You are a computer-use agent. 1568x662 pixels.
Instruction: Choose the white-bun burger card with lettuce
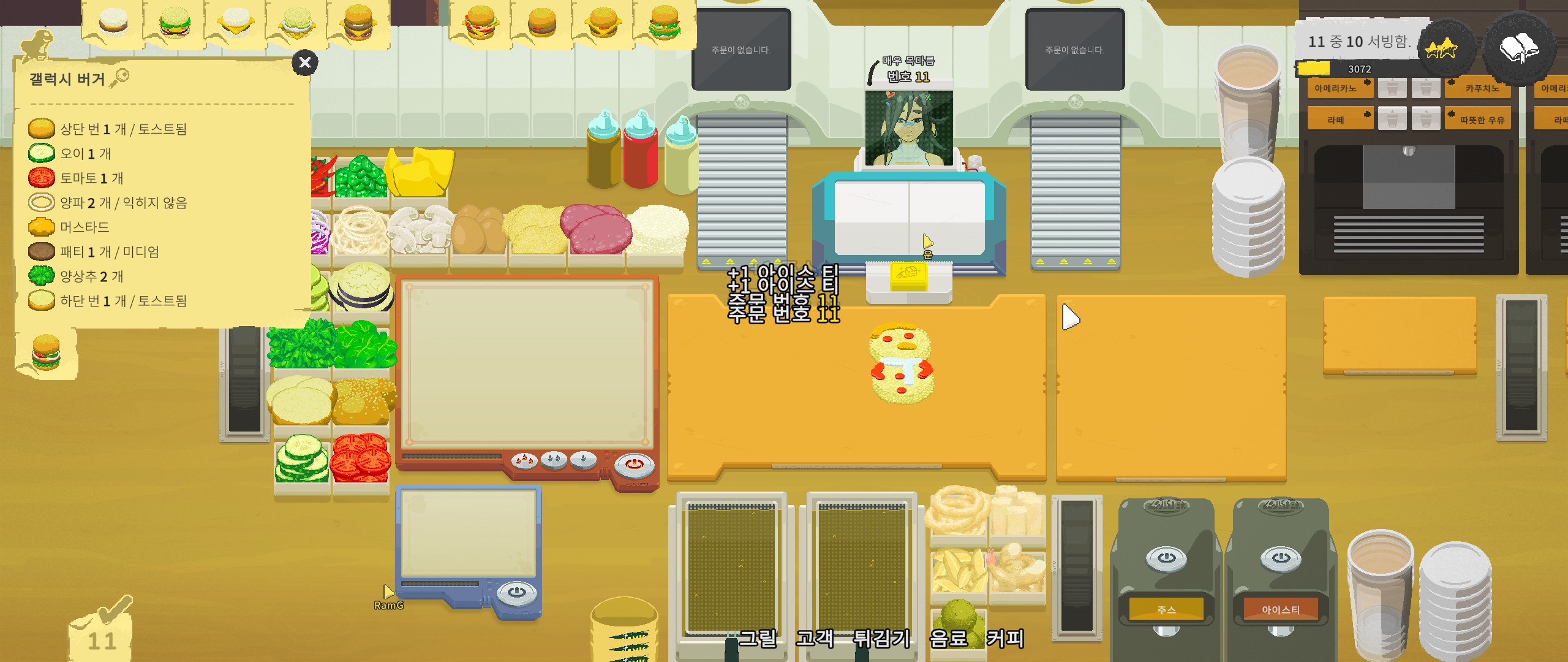coord(175,22)
